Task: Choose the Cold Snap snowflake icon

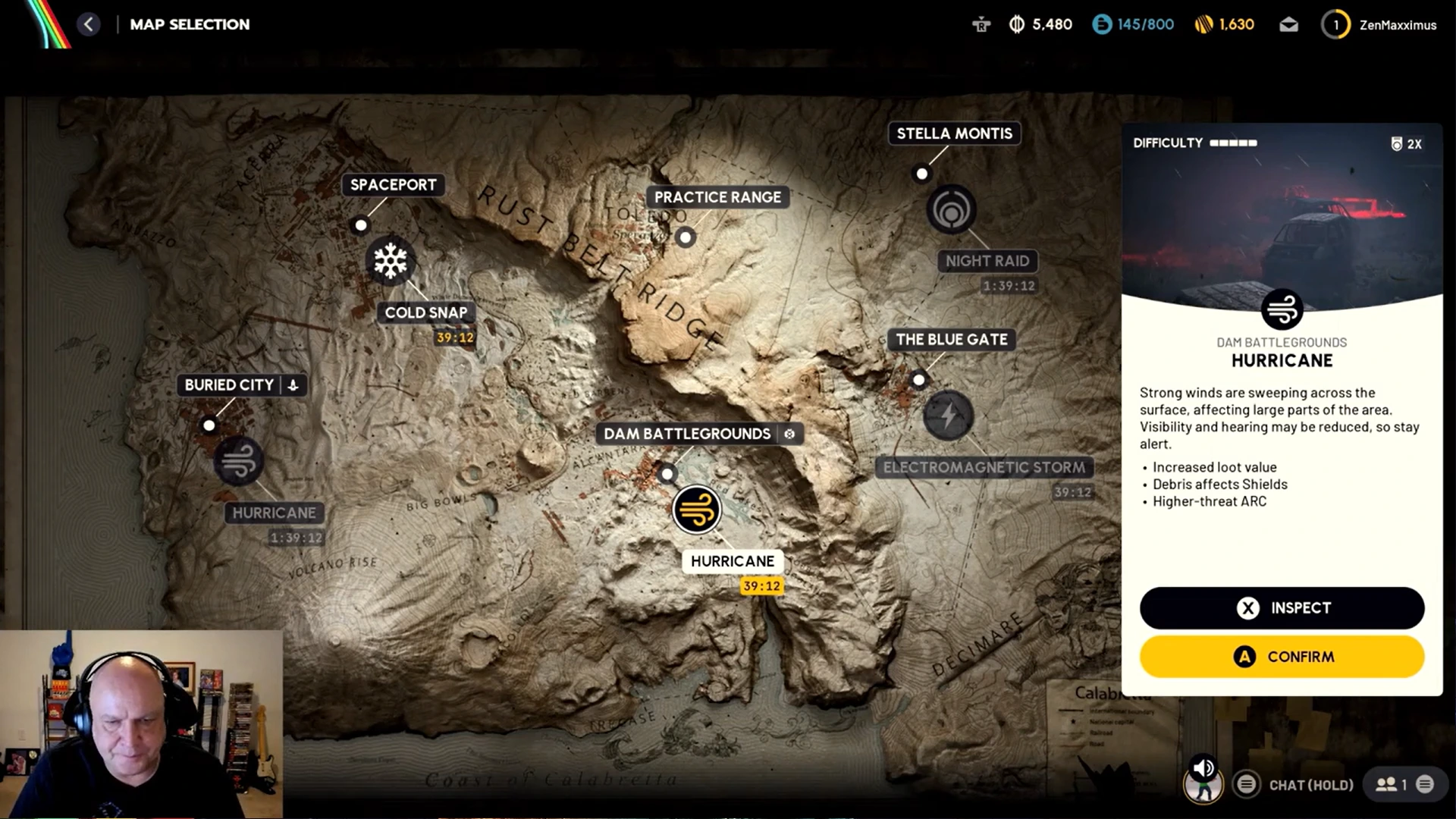Action: pyautogui.click(x=391, y=261)
